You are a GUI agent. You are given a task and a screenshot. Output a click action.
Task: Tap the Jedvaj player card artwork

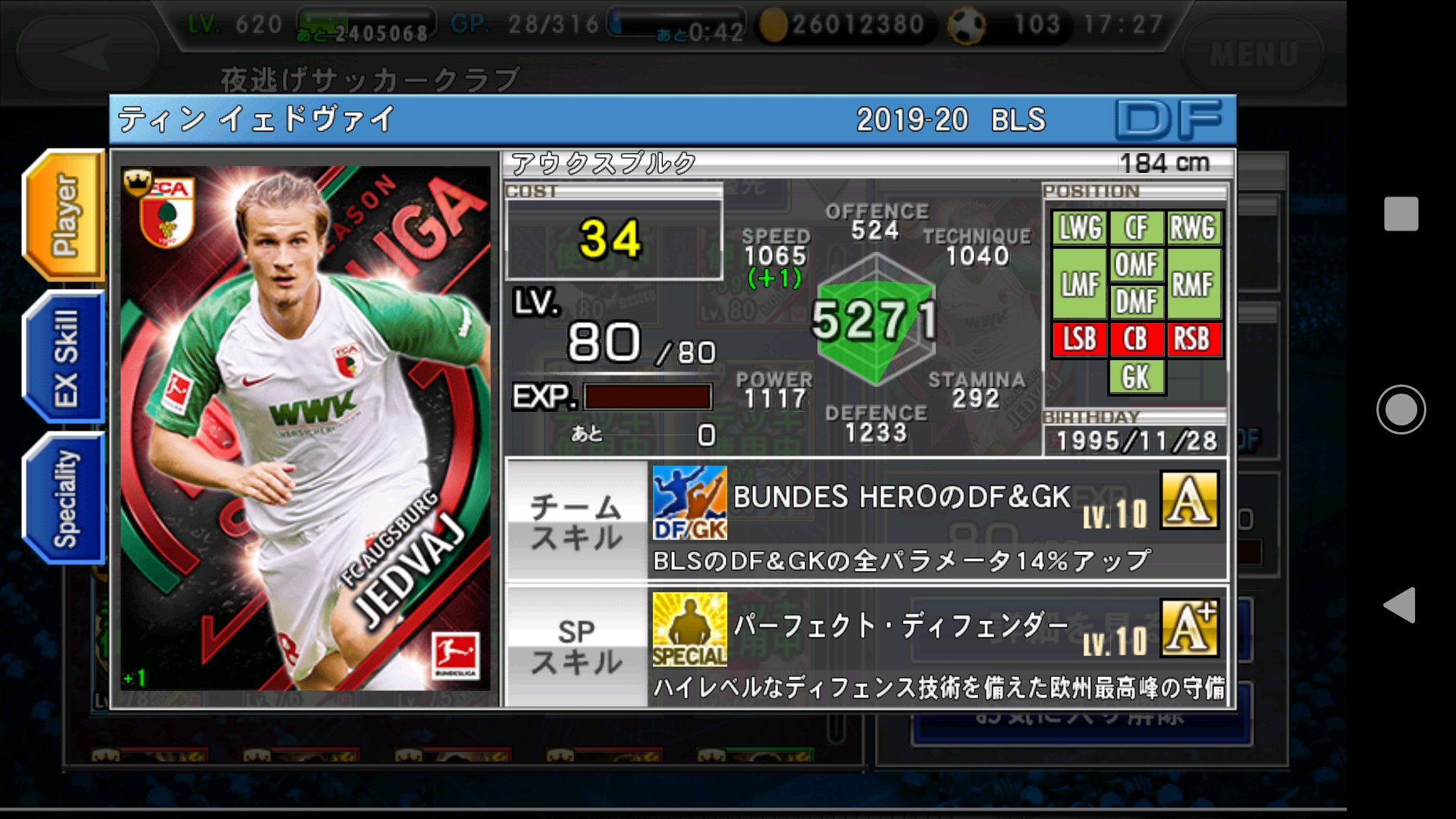coord(303,425)
